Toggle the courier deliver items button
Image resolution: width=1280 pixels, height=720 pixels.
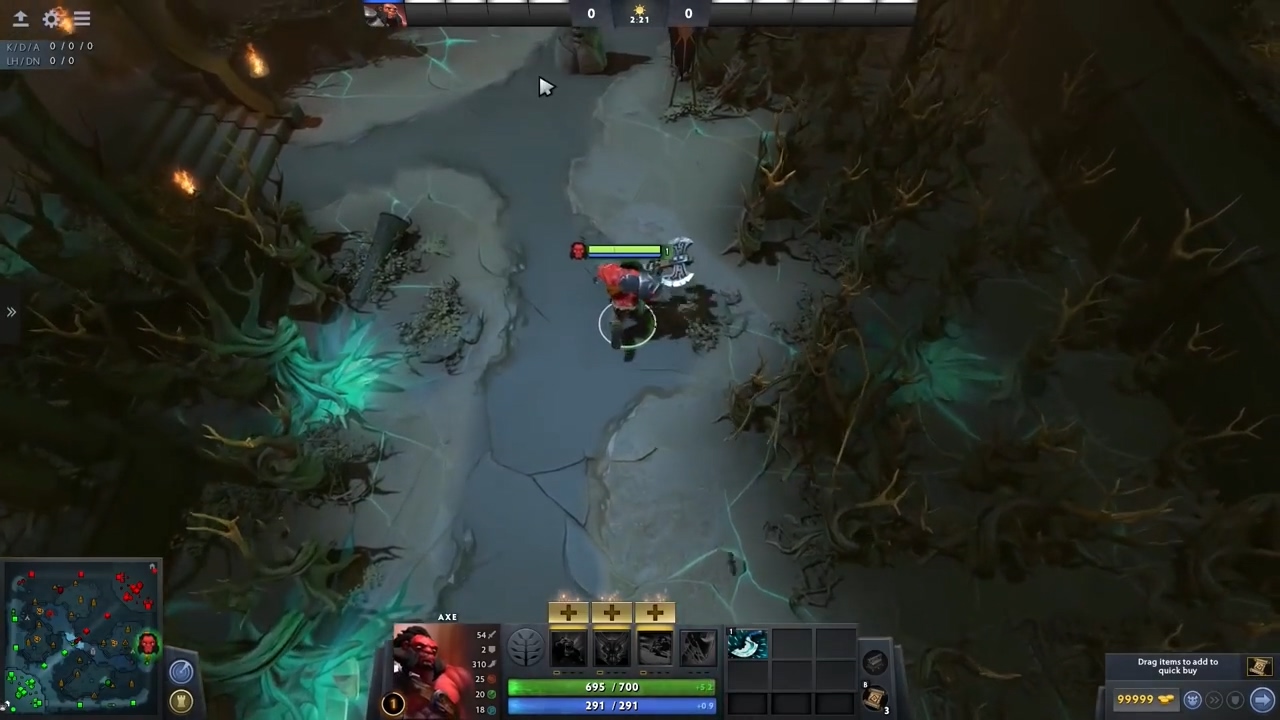[1192, 700]
